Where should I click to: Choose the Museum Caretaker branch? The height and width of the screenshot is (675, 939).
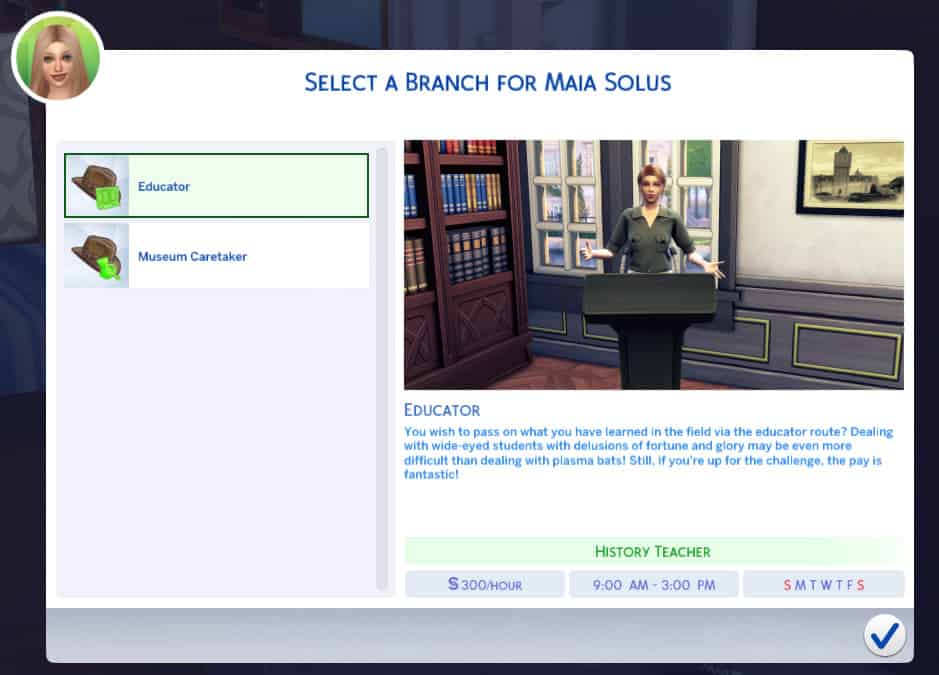pyautogui.click(x=216, y=256)
